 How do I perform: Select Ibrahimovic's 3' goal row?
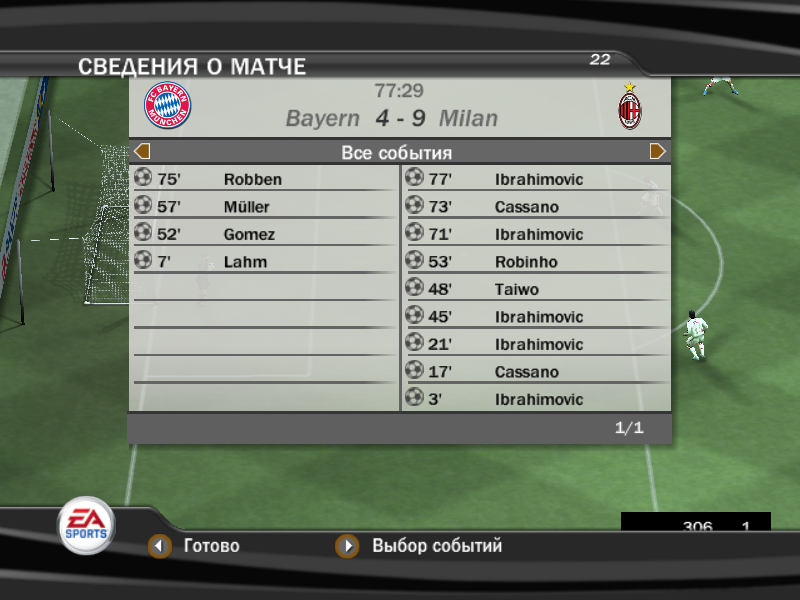click(x=536, y=399)
